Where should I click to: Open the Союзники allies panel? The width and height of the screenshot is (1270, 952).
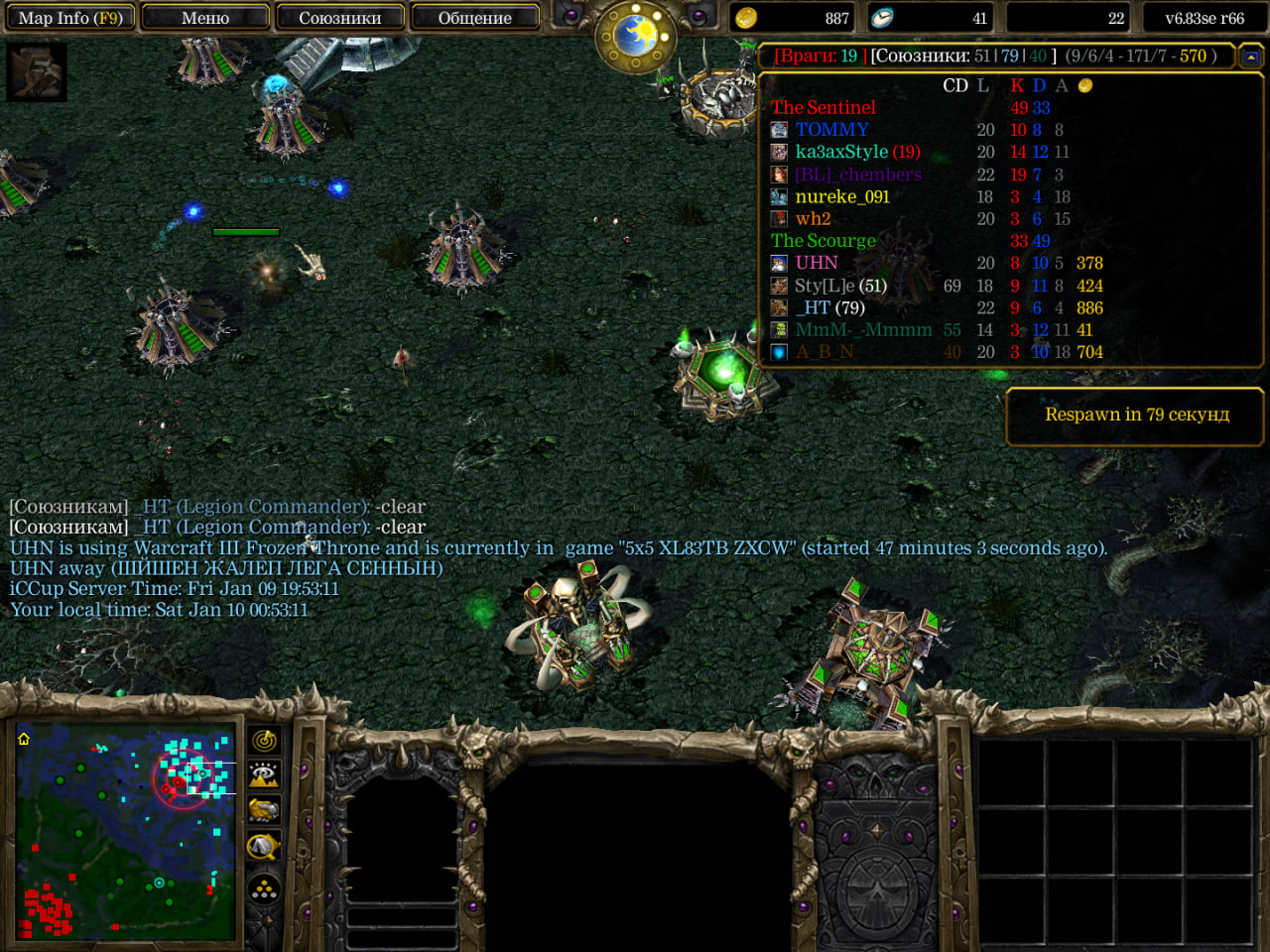pyautogui.click(x=339, y=18)
